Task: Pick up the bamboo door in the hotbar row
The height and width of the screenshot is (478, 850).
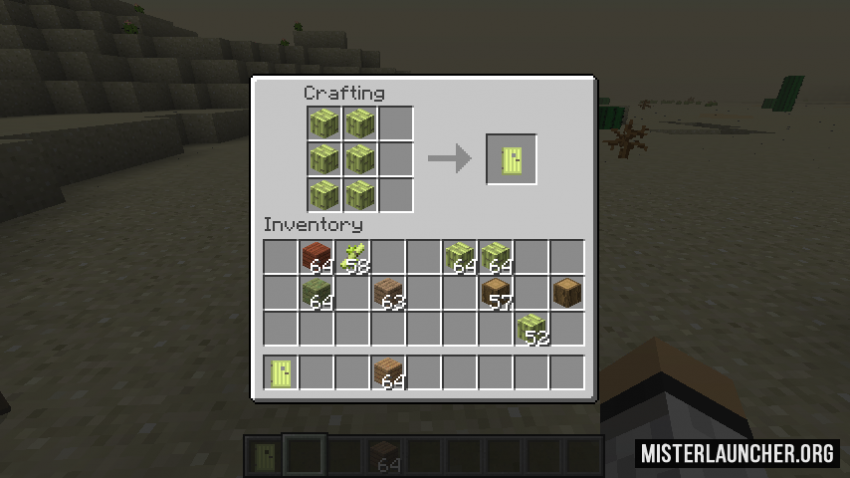Action: pyautogui.click(x=282, y=373)
